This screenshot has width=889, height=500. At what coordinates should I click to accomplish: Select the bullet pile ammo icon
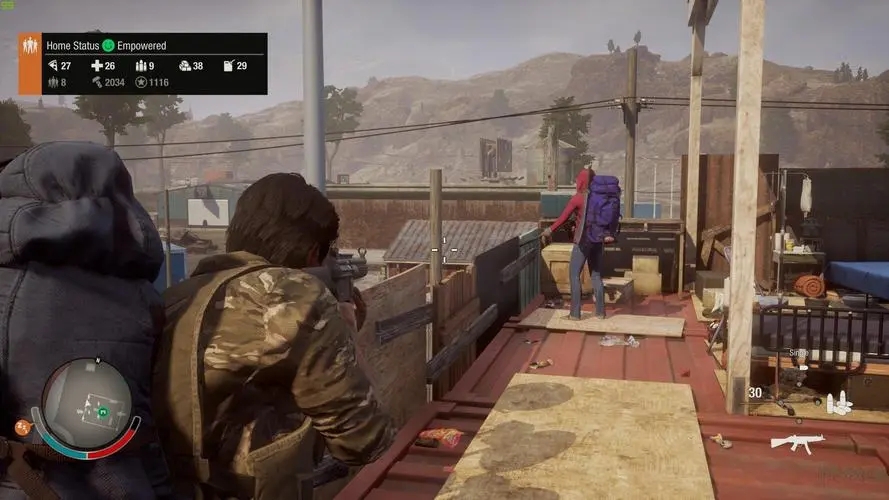[839, 402]
